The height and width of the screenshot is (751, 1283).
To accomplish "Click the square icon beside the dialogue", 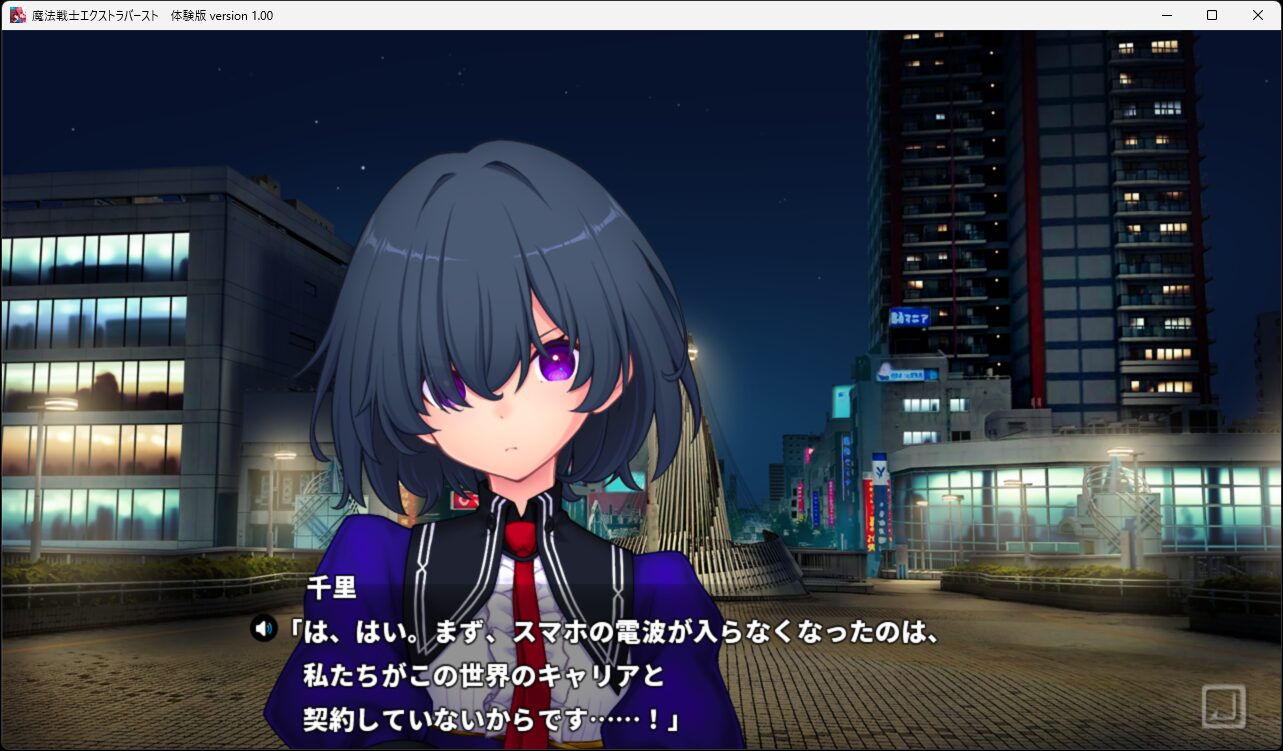I will tap(1223, 706).
